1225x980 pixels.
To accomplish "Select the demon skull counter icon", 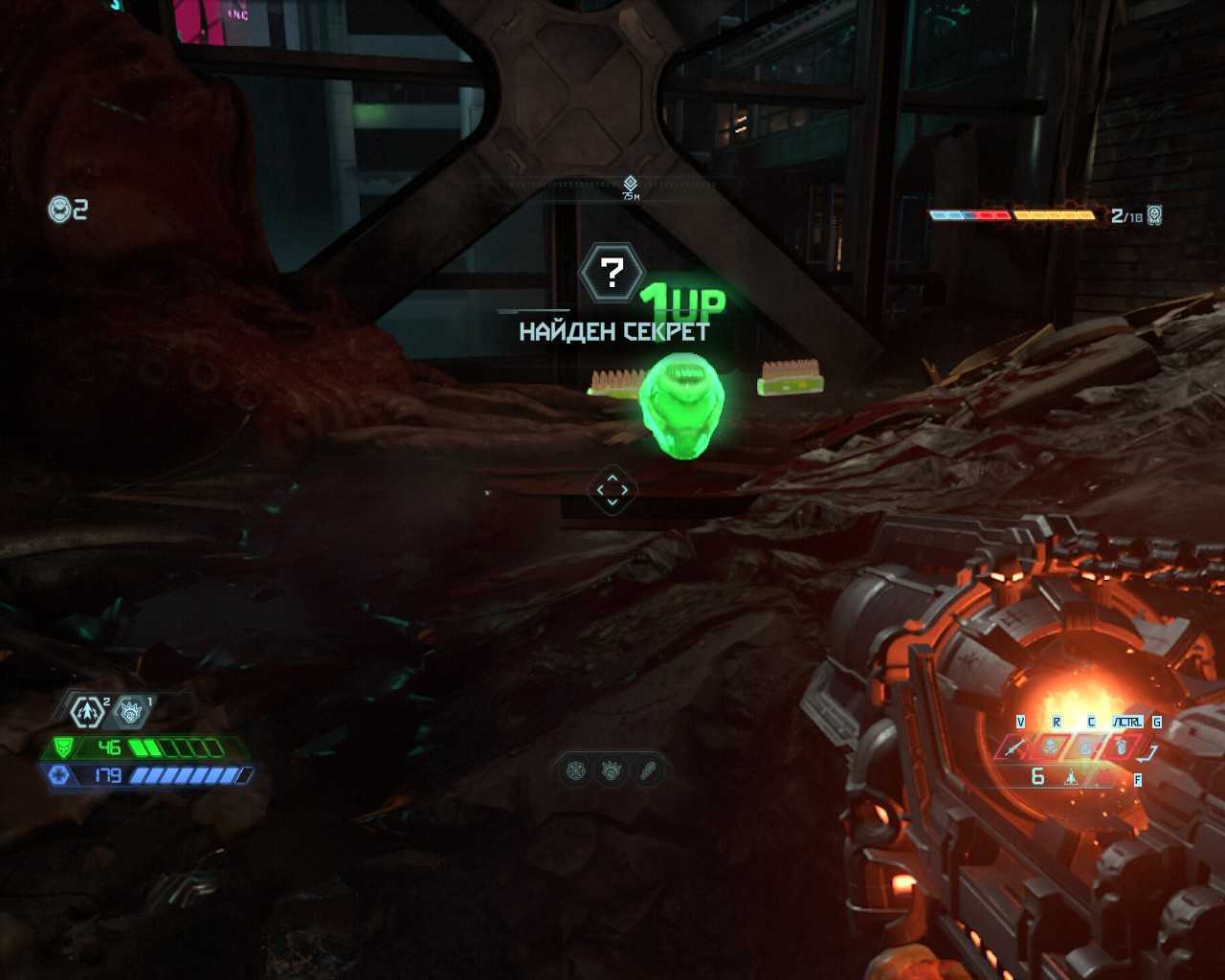I will (x=1155, y=215).
